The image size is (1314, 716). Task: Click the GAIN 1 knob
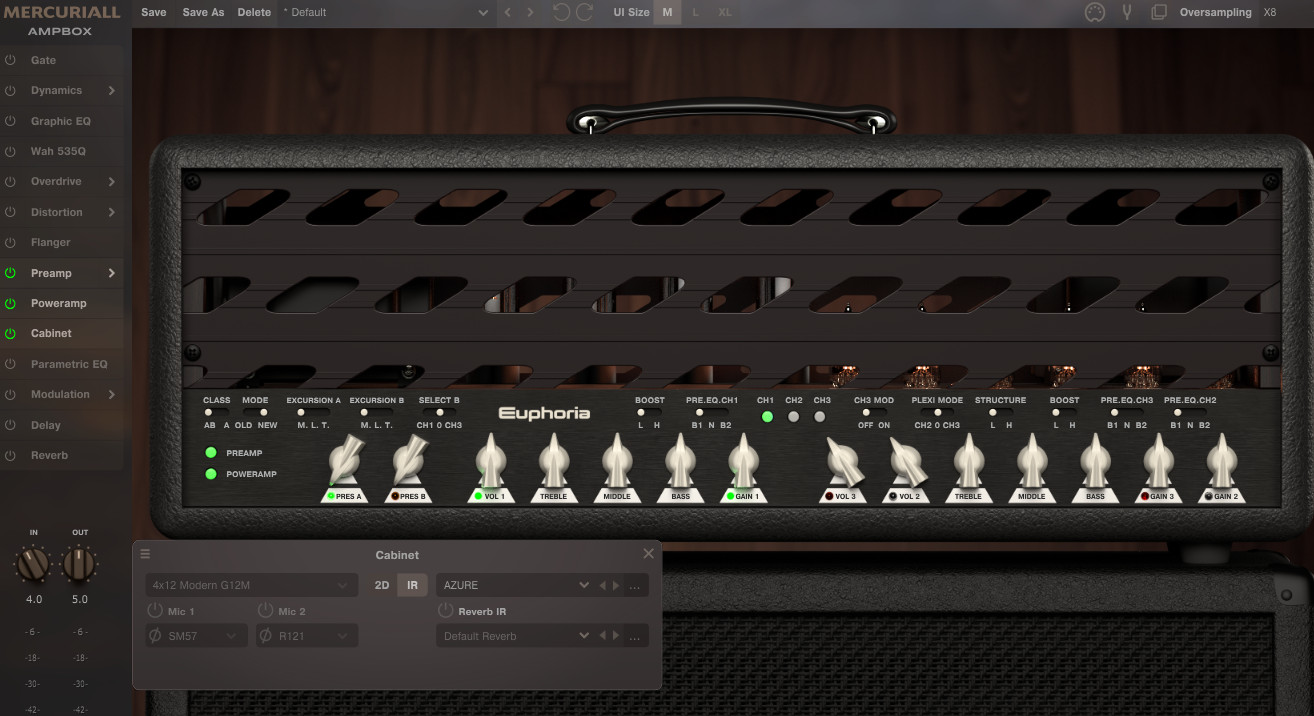[743, 464]
